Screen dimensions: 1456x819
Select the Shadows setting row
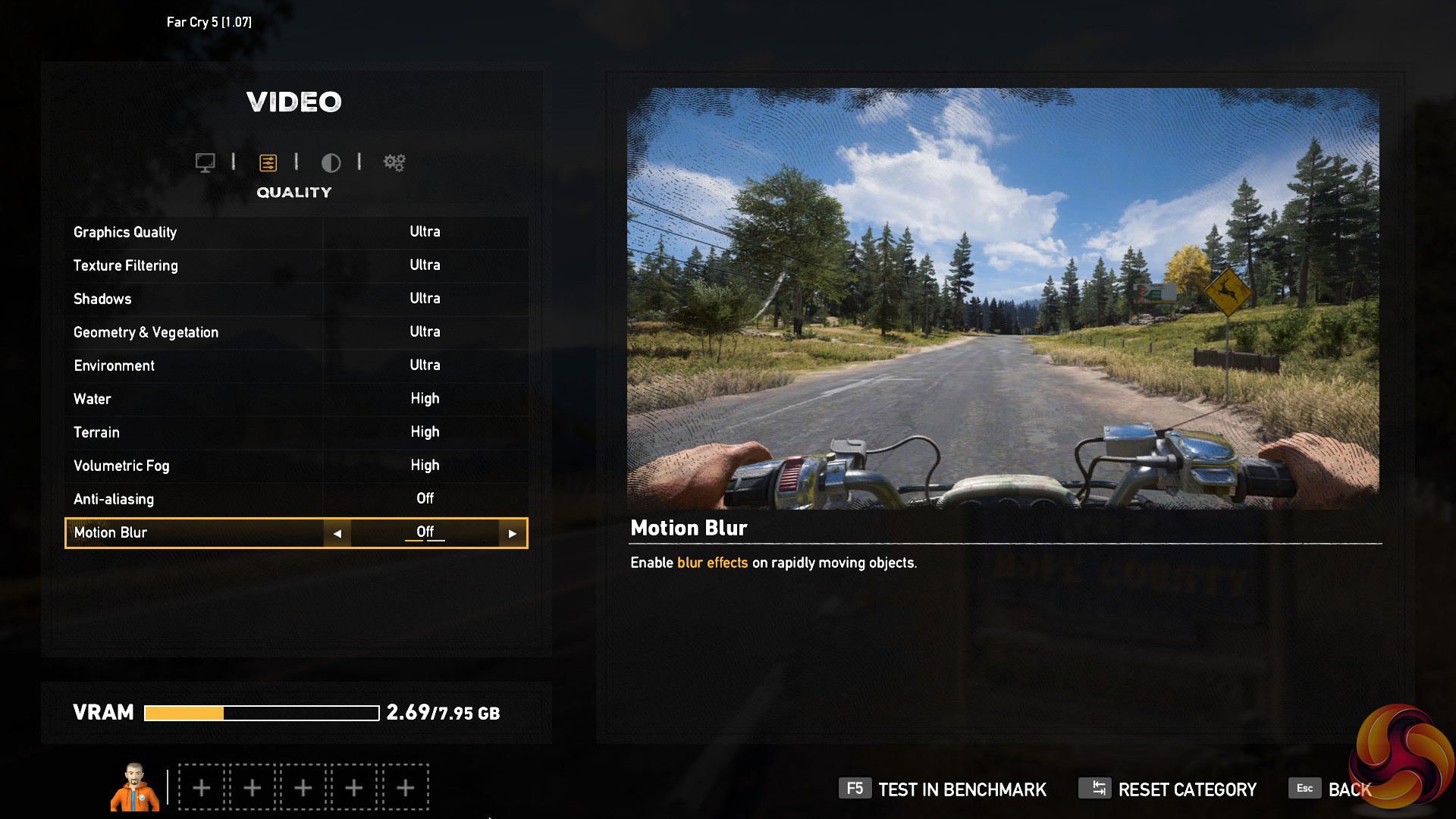[x=297, y=299]
